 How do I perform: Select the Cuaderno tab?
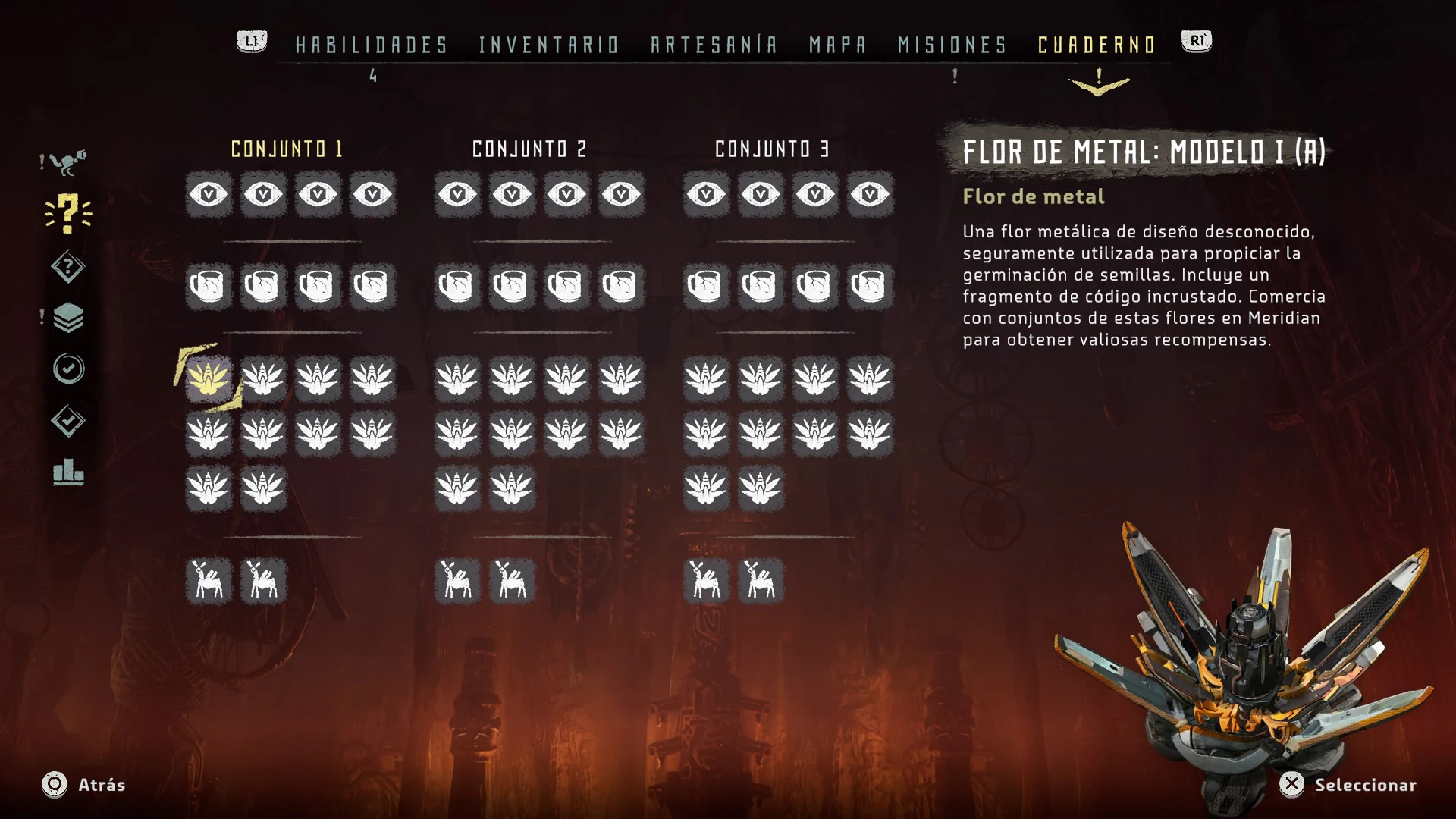tap(1097, 45)
